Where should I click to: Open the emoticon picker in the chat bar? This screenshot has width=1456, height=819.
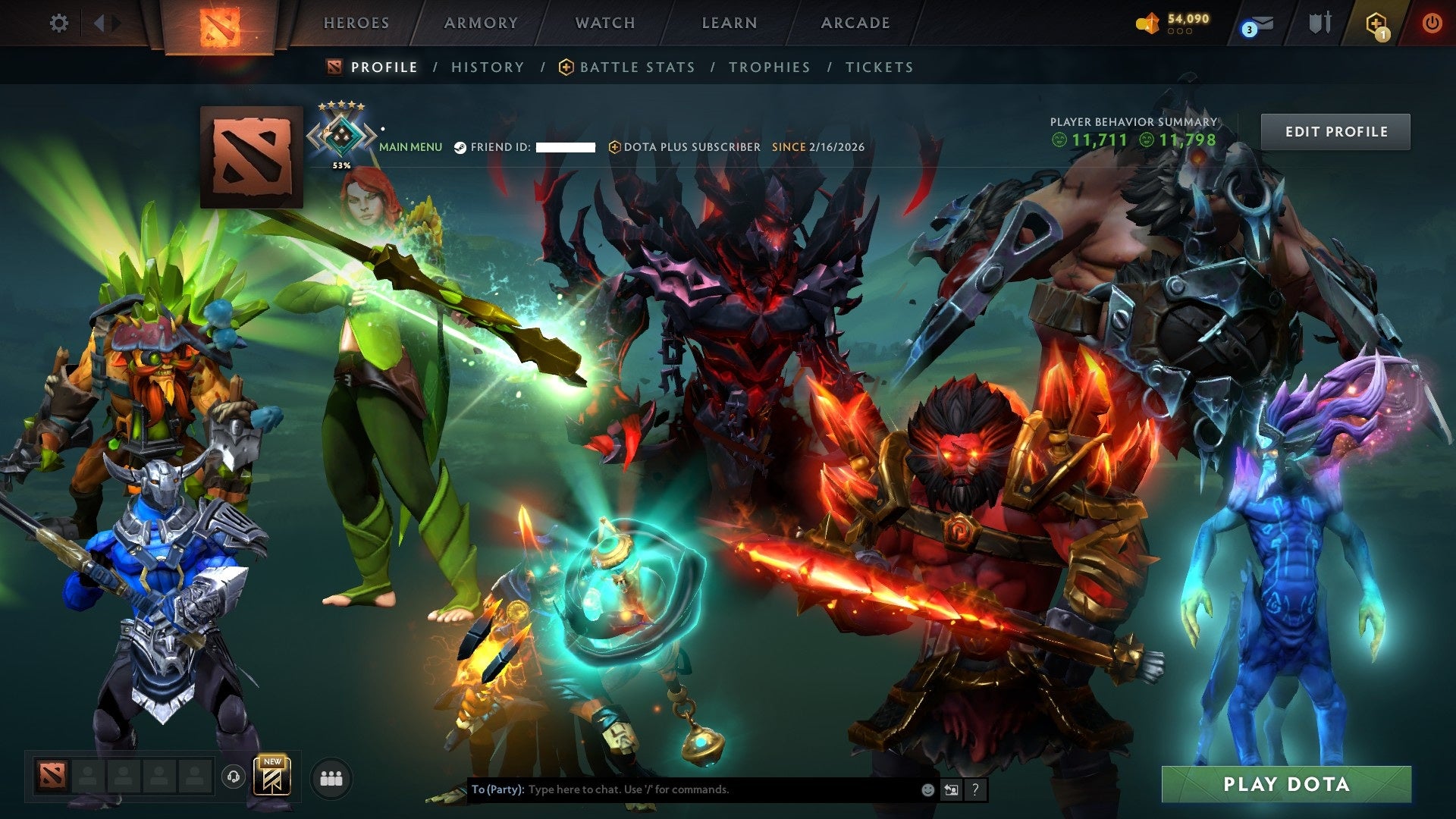click(927, 789)
